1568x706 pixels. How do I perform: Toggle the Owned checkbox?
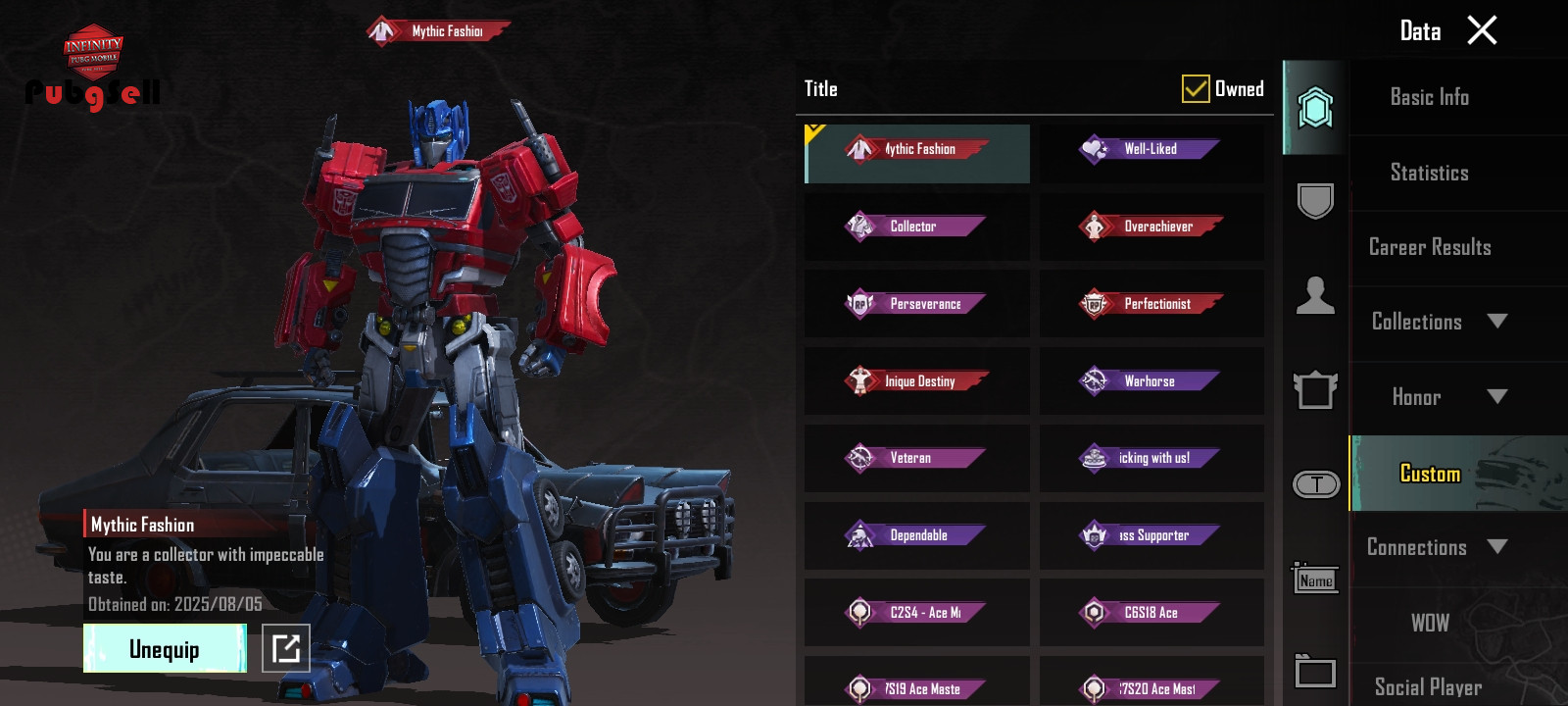pyautogui.click(x=1196, y=89)
